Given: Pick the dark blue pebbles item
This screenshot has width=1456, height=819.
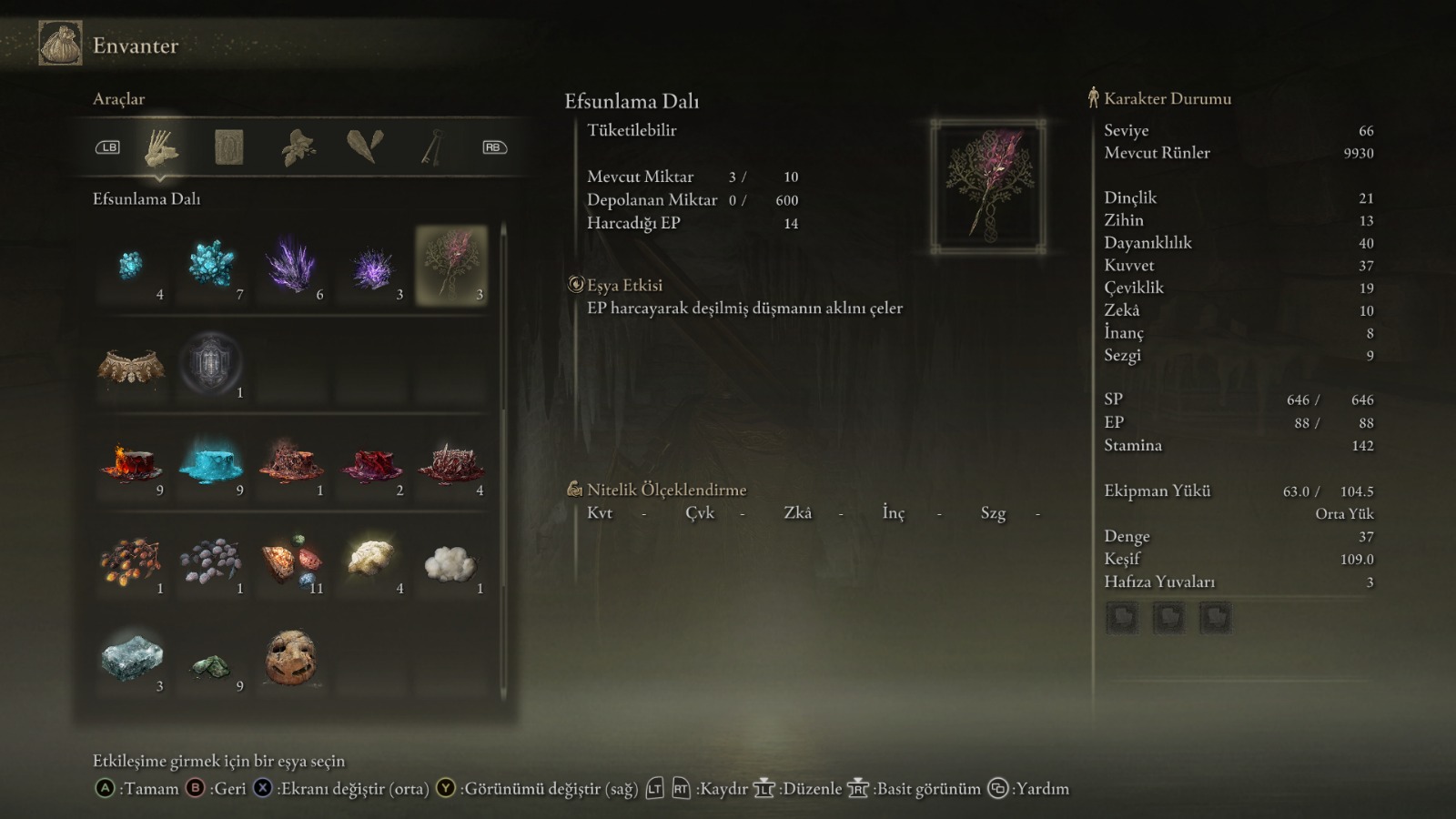Looking at the screenshot, I should click(x=211, y=561).
